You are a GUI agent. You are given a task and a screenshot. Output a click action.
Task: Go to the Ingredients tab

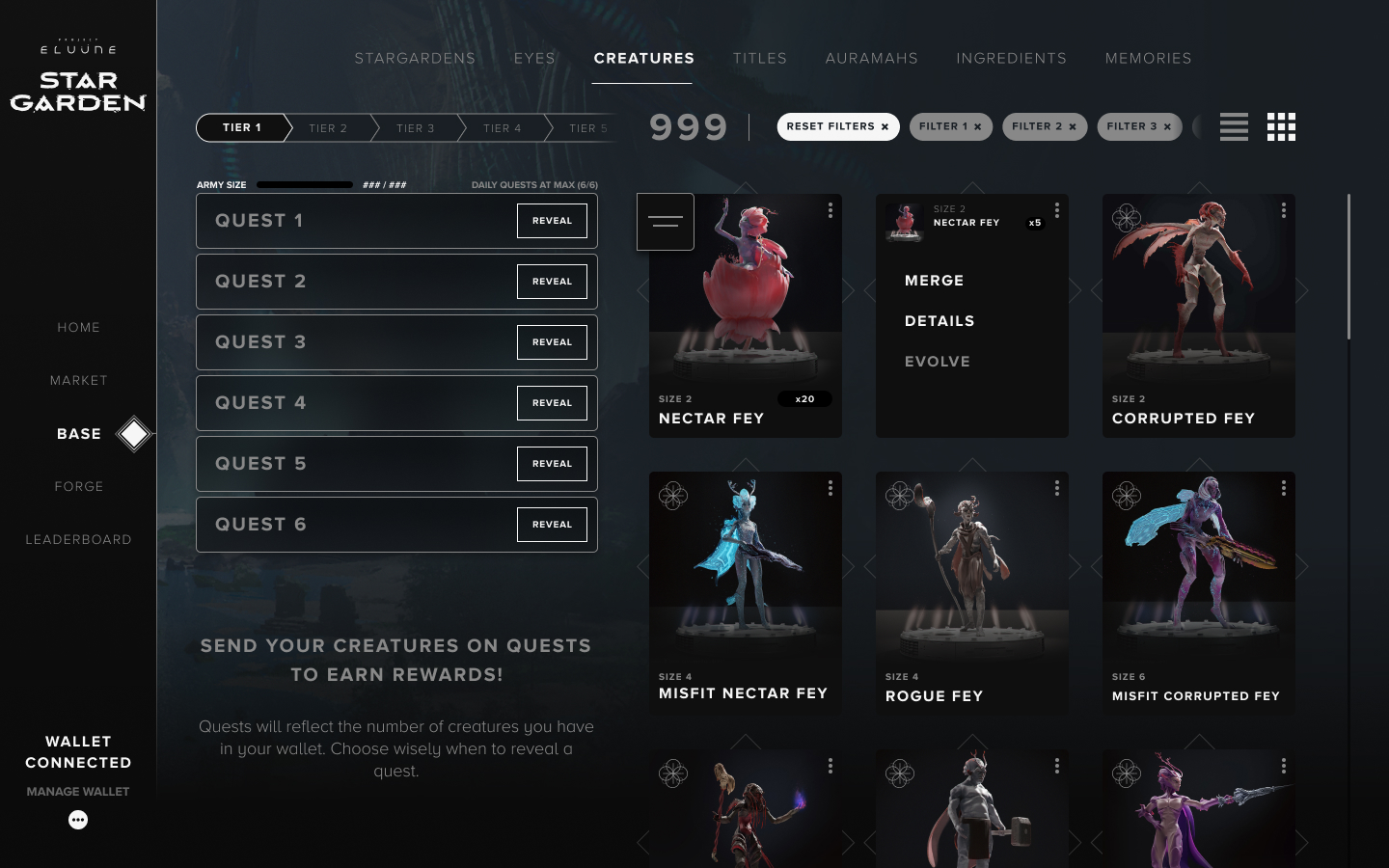[x=1011, y=59]
